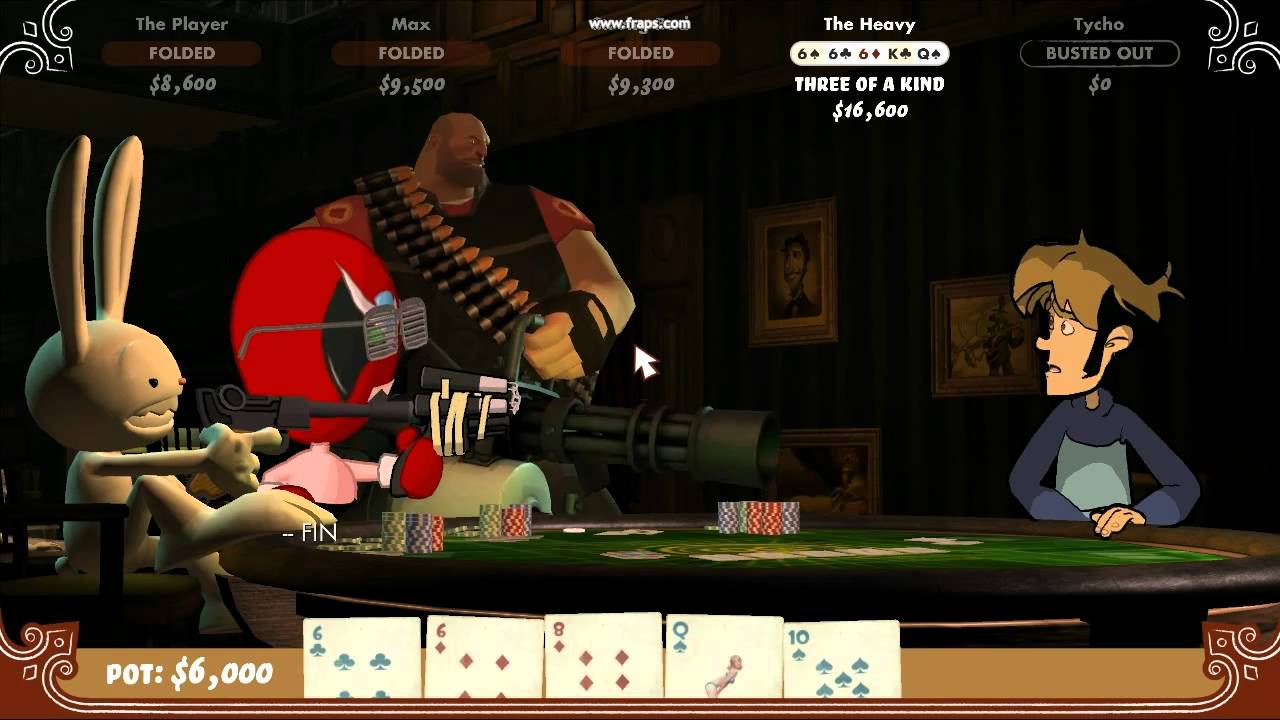Expand The Heavy's THREE OF A KIND hand details
This screenshot has width=1280, height=720.
pyautogui.click(x=868, y=85)
